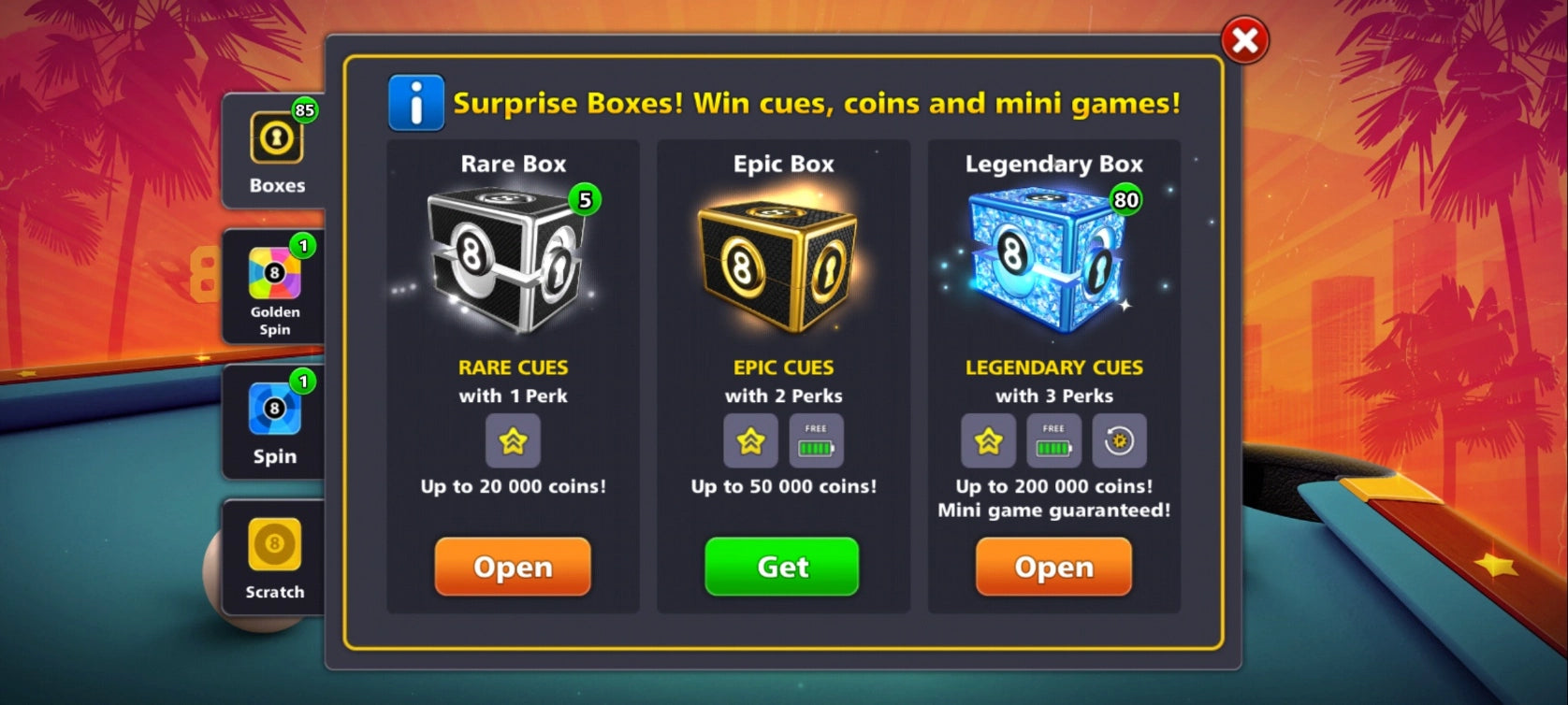Open the Legendary Box
1568x705 pixels.
click(x=1053, y=567)
